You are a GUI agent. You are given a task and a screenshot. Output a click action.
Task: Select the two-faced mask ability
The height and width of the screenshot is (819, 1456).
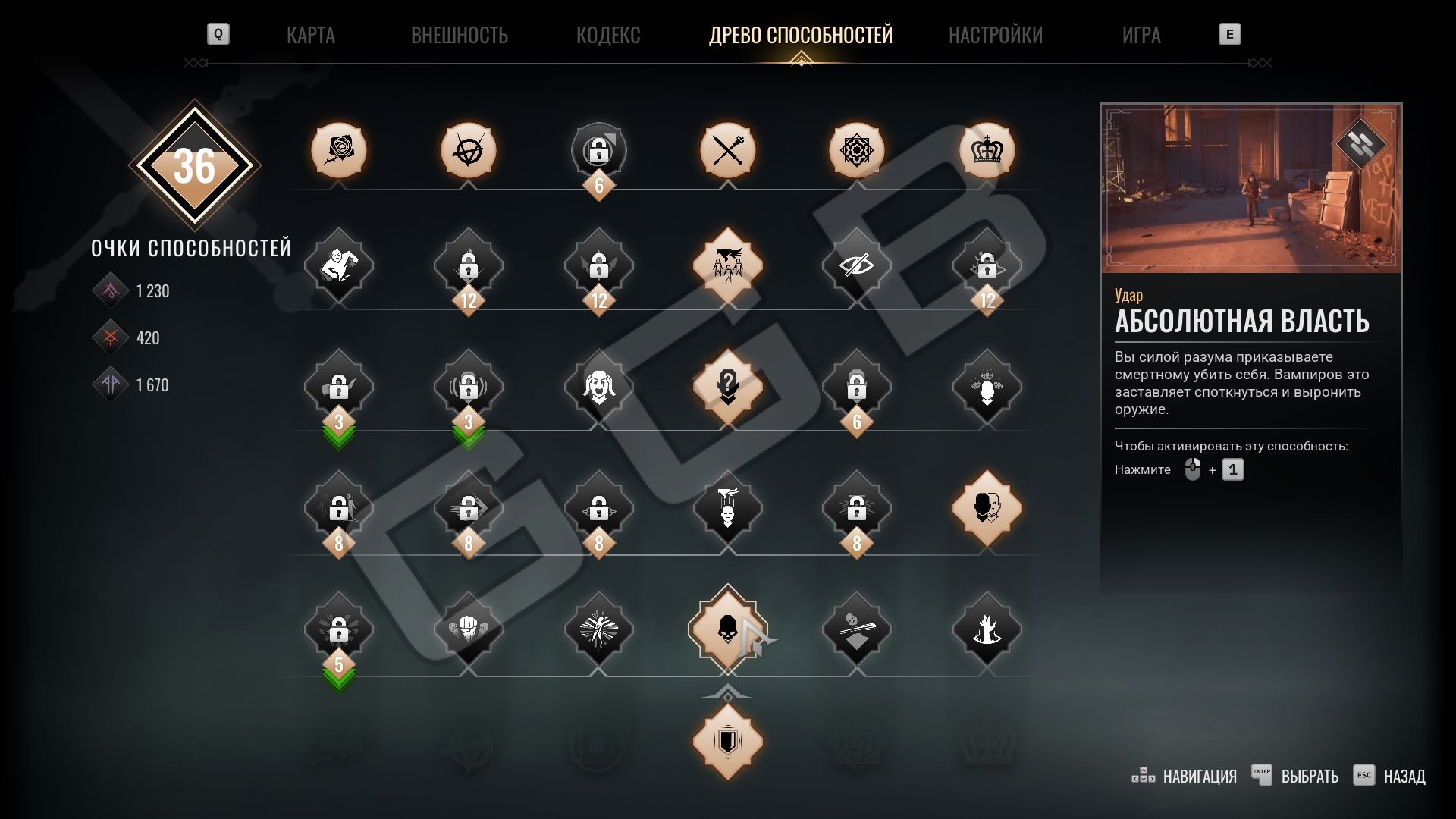pos(987,508)
